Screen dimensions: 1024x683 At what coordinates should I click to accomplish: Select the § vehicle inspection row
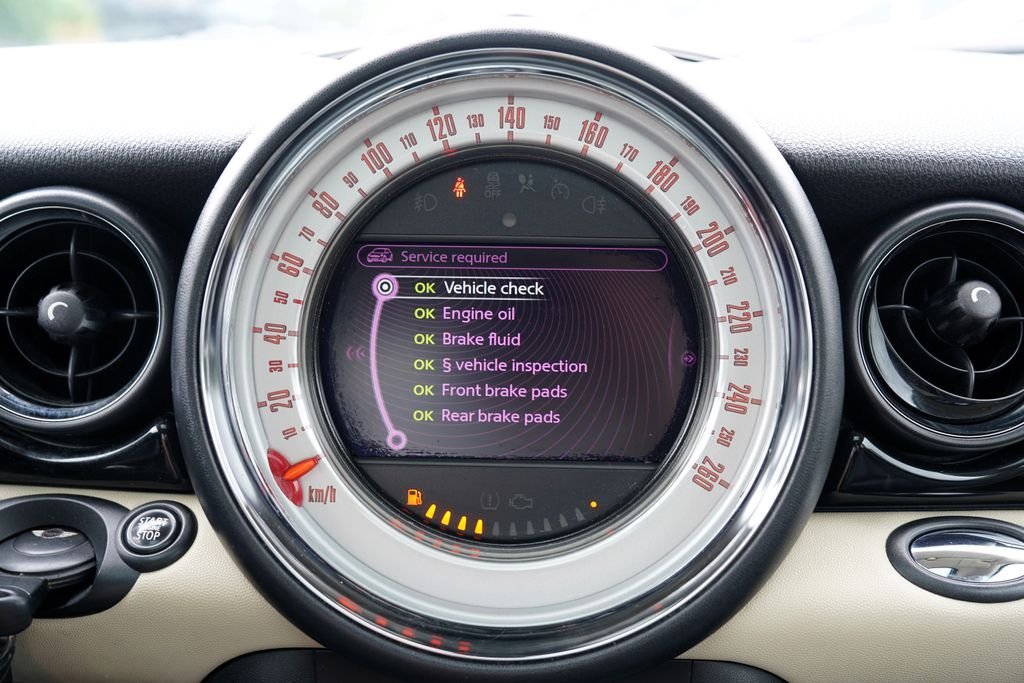coord(514,366)
